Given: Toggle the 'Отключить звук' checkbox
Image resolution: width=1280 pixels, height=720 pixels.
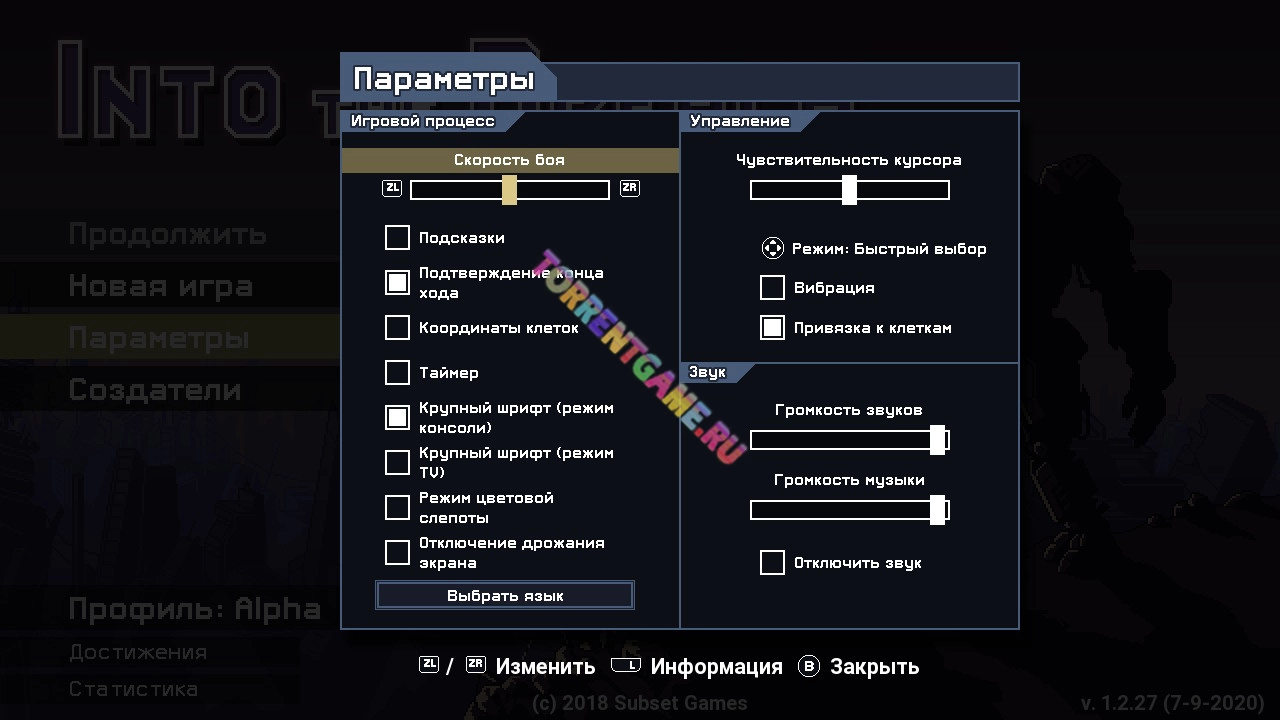Looking at the screenshot, I should [772, 562].
